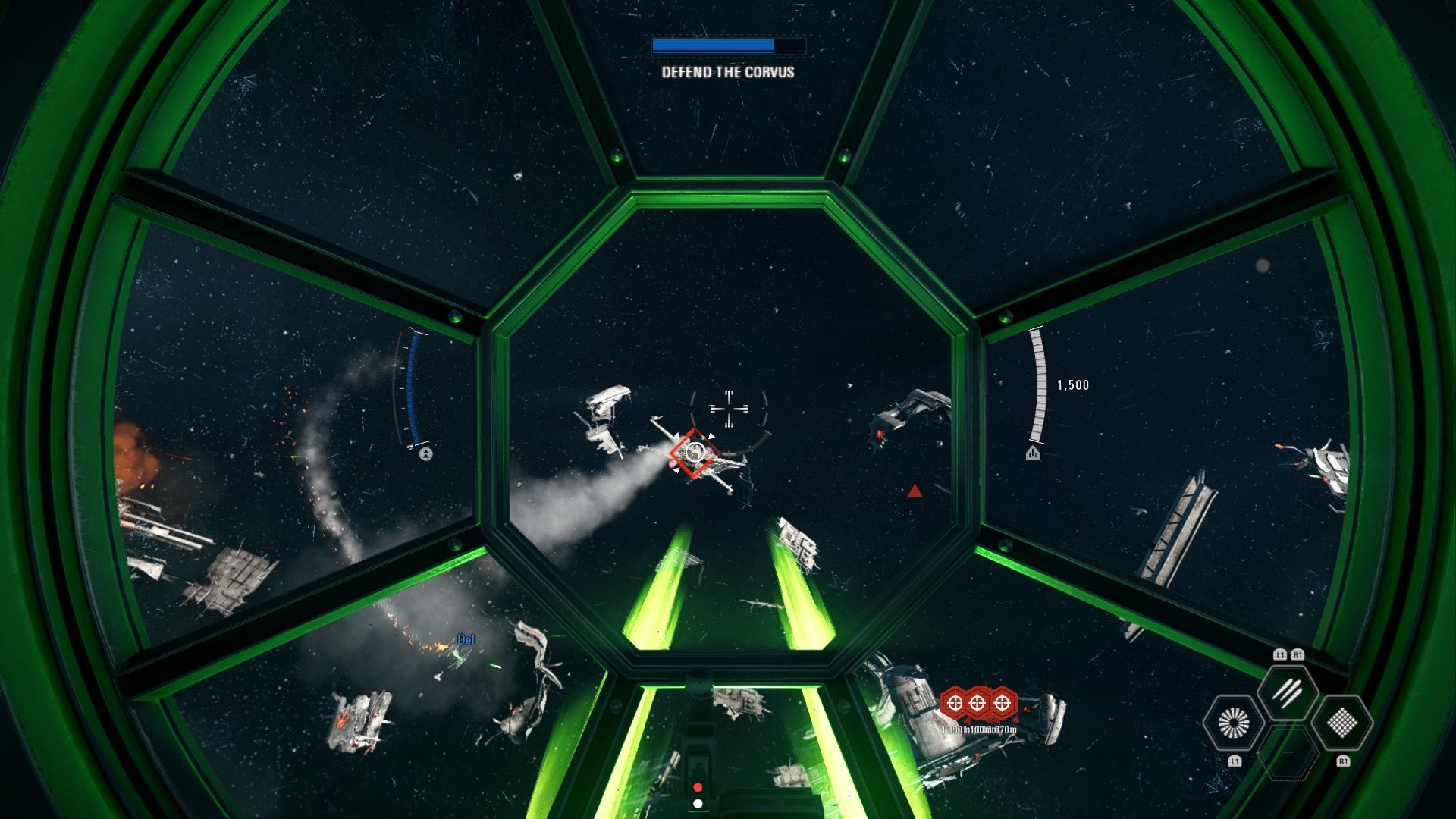Click the middle red hexagonal objective crosshair
The height and width of the screenshot is (819, 1456).
coord(977,703)
